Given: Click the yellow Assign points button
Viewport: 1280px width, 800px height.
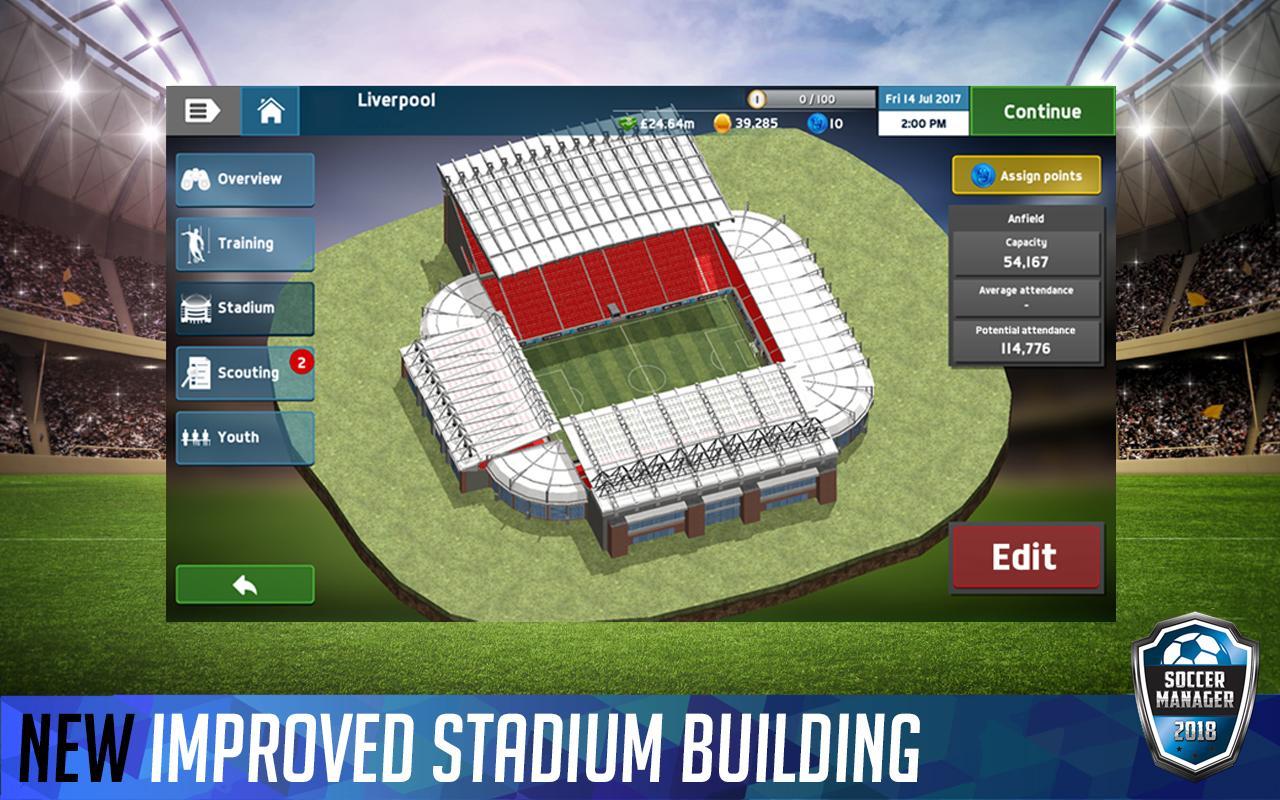Looking at the screenshot, I should click(1025, 174).
